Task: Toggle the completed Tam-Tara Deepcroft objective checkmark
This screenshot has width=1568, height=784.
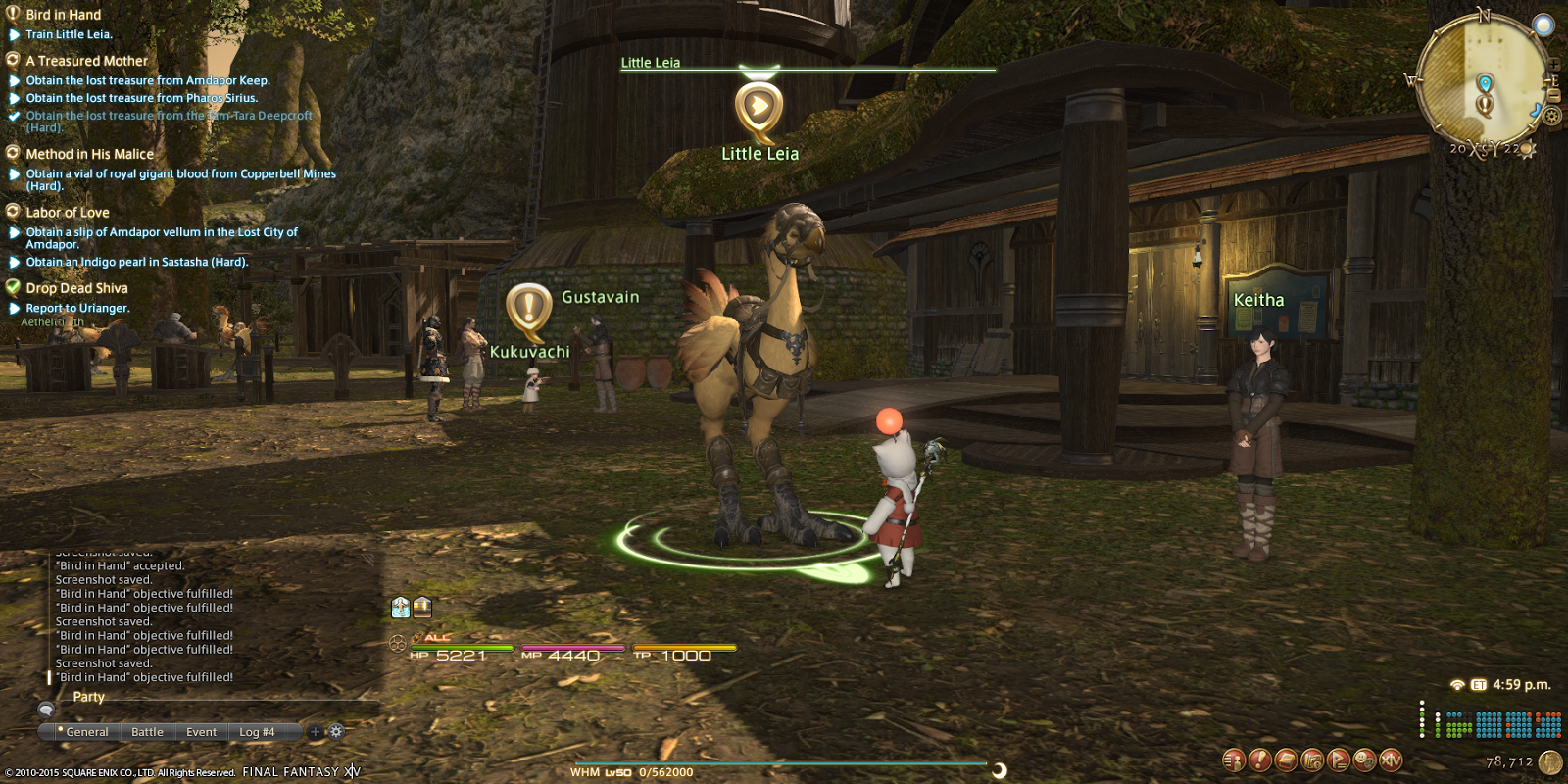Action: 13,116
